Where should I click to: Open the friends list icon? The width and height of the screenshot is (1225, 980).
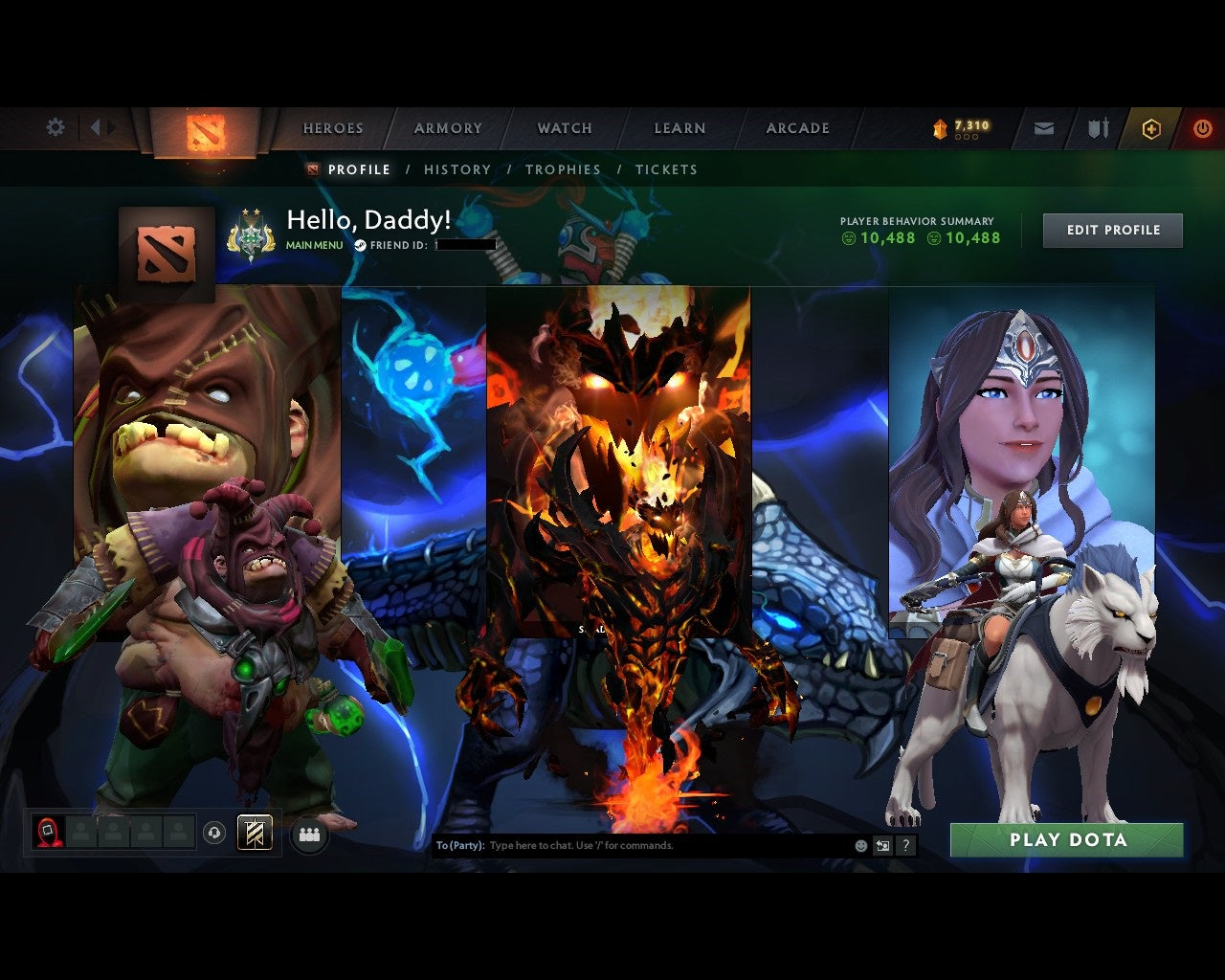click(x=308, y=833)
